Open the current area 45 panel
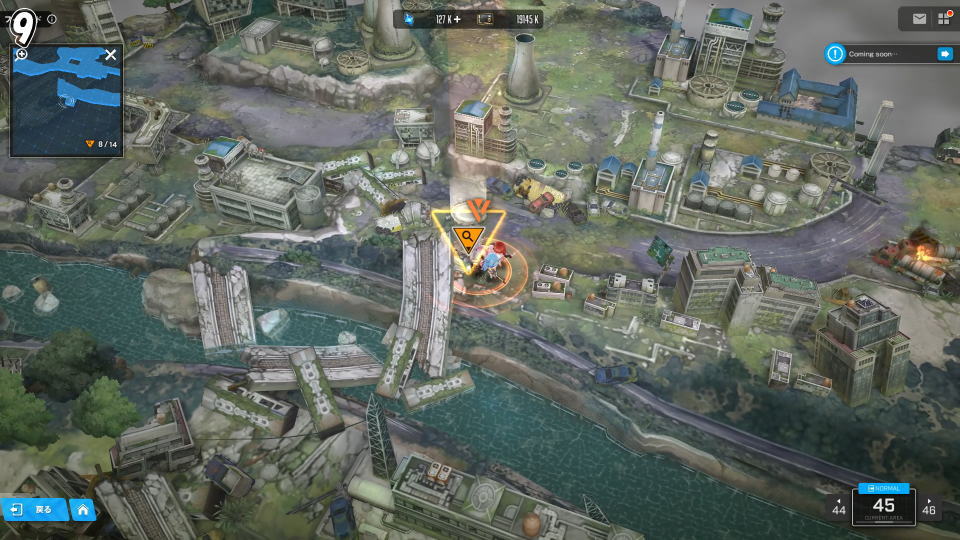The image size is (960, 540). click(x=883, y=505)
